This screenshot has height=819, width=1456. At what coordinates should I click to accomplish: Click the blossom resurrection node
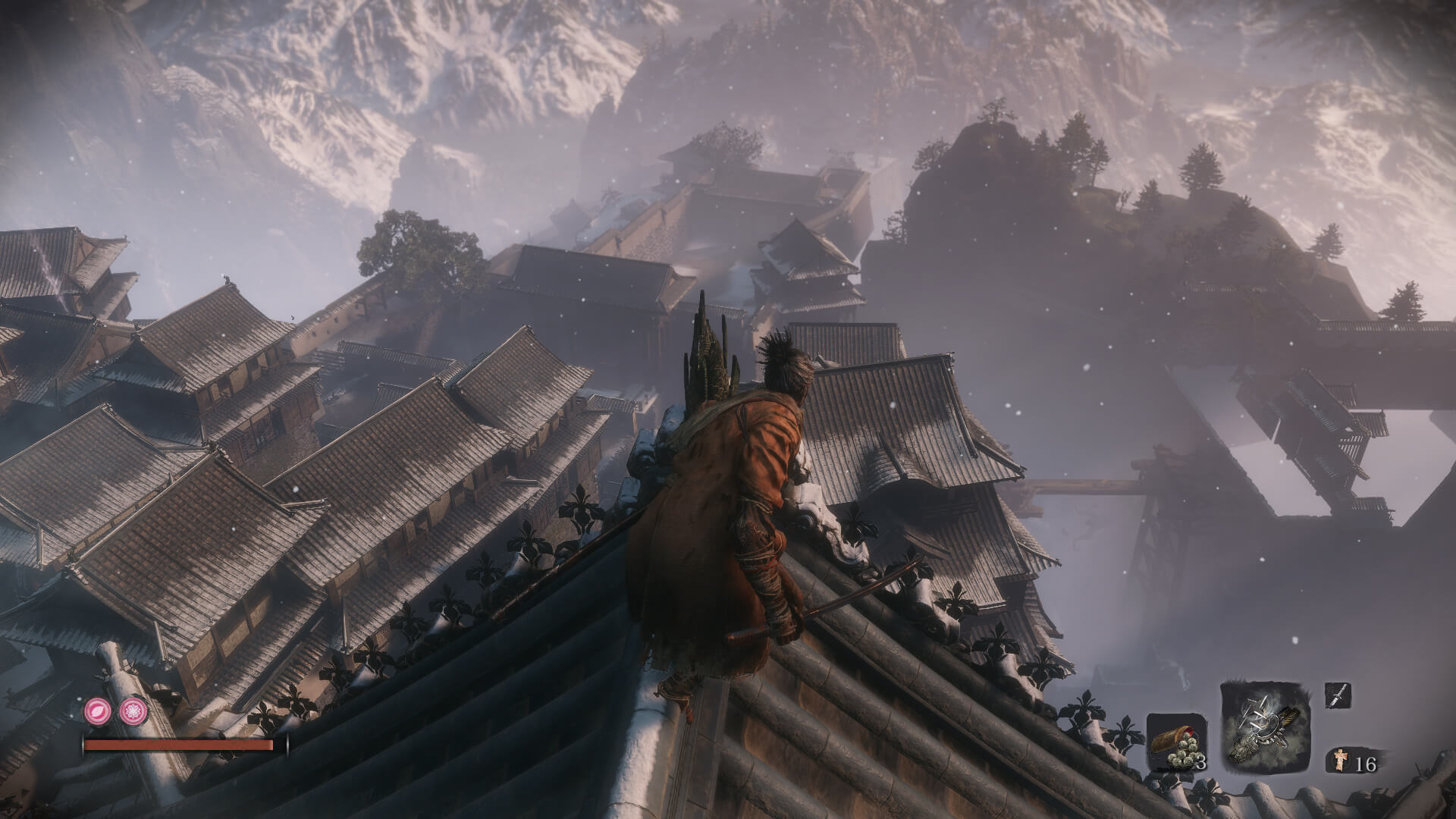click(131, 711)
